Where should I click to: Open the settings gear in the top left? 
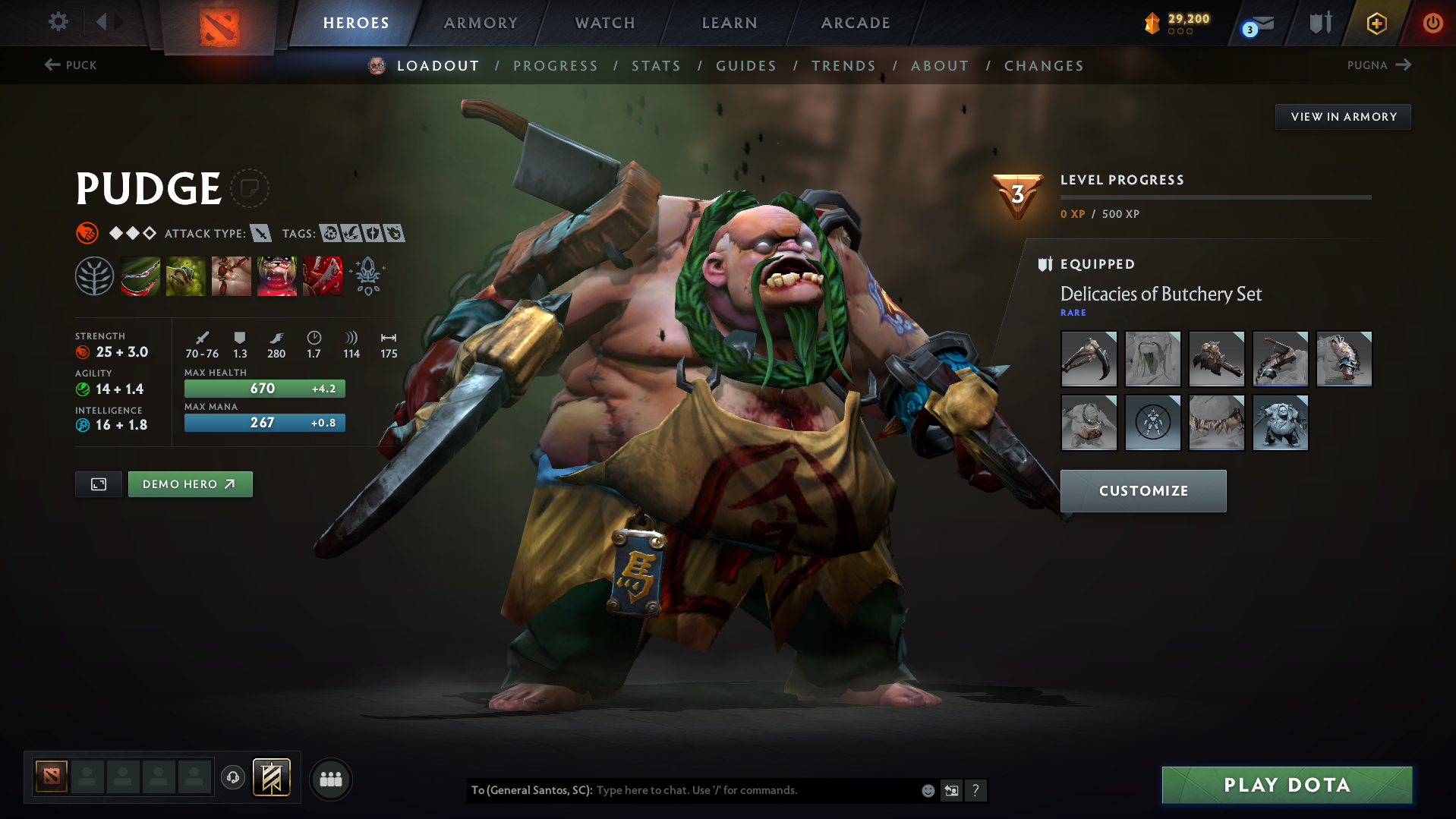[57, 22]
